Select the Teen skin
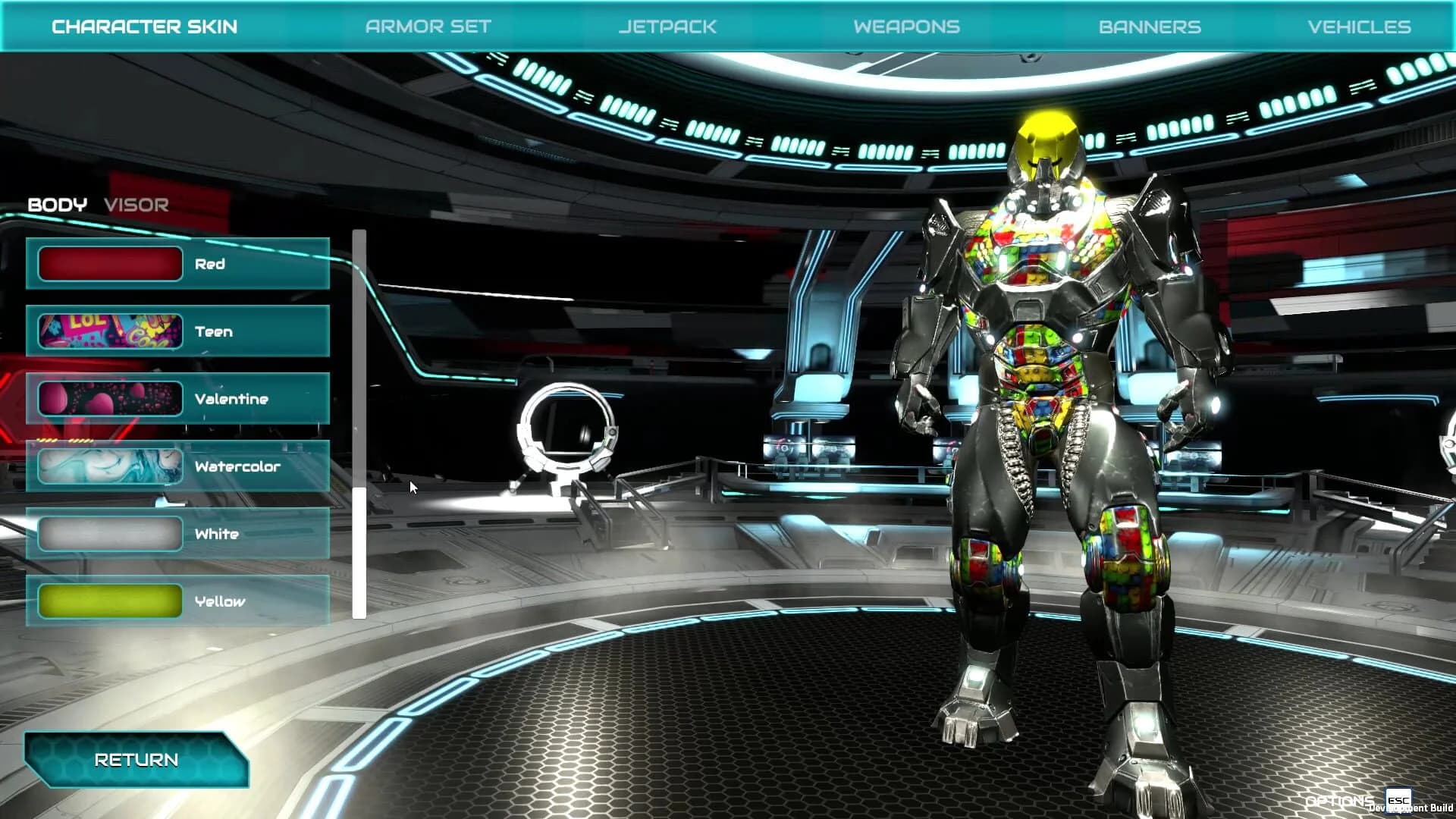 coord(177,331)
